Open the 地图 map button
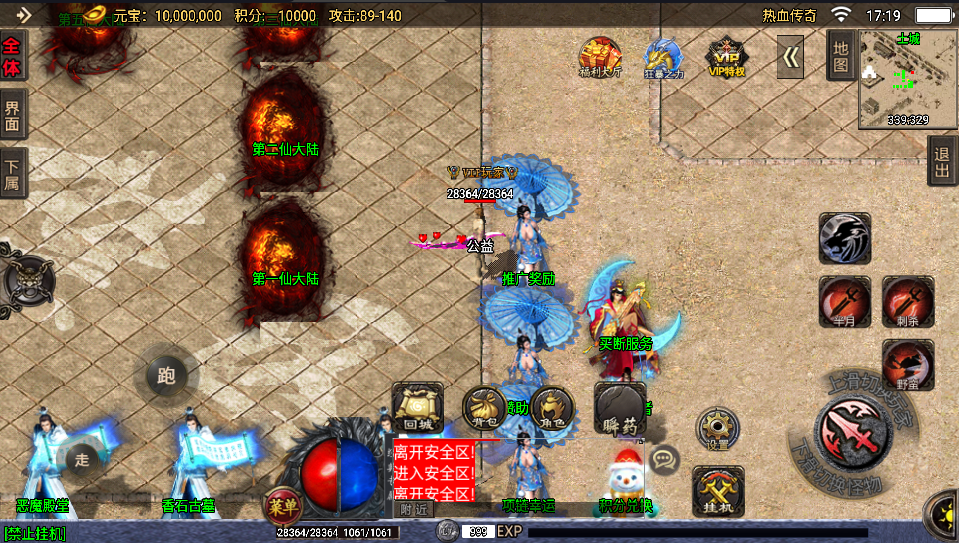The width and height of the screenshot is (959, 543). point(840,55)
